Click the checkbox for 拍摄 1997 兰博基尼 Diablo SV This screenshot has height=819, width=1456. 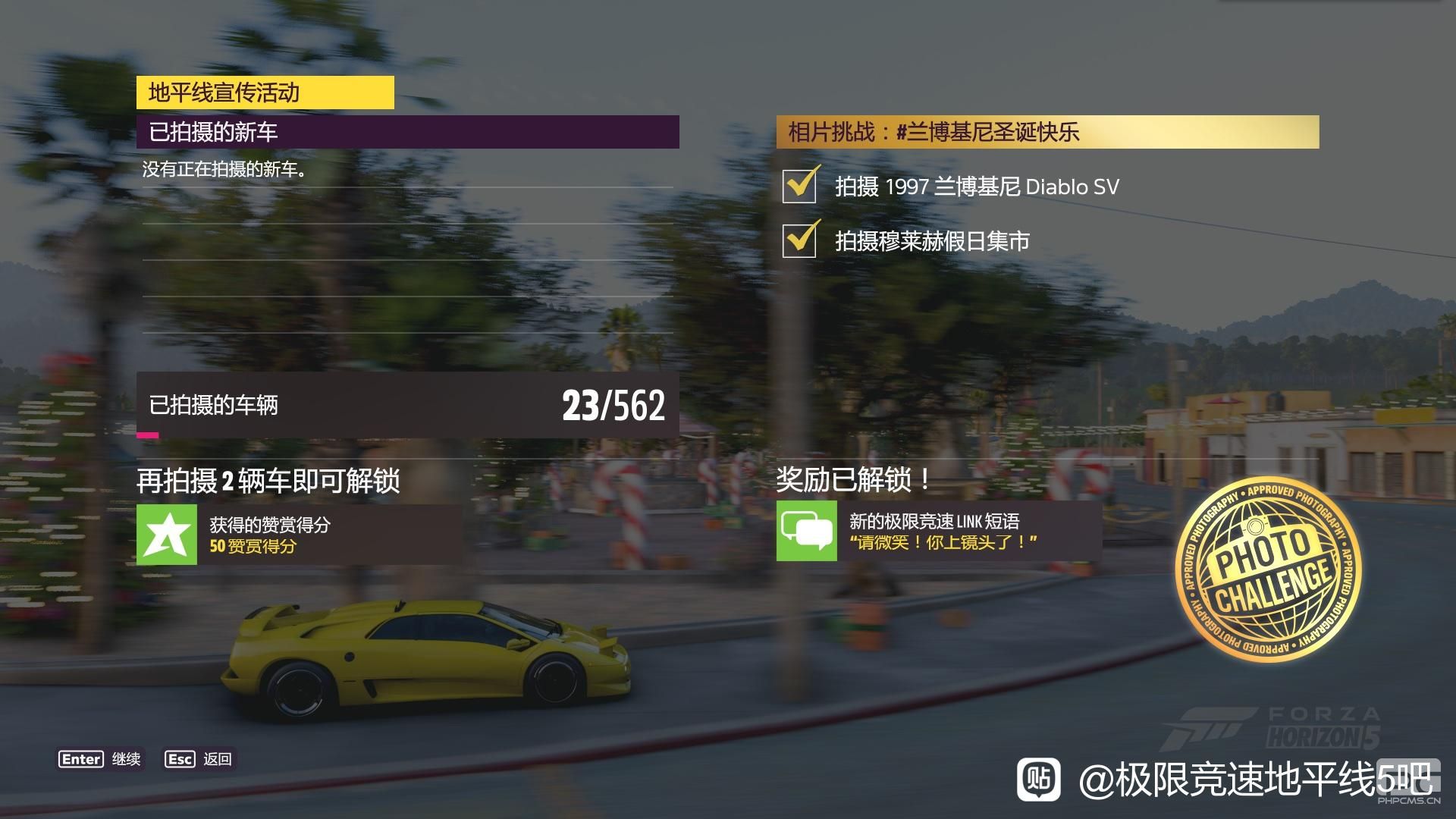coord(799,186)
